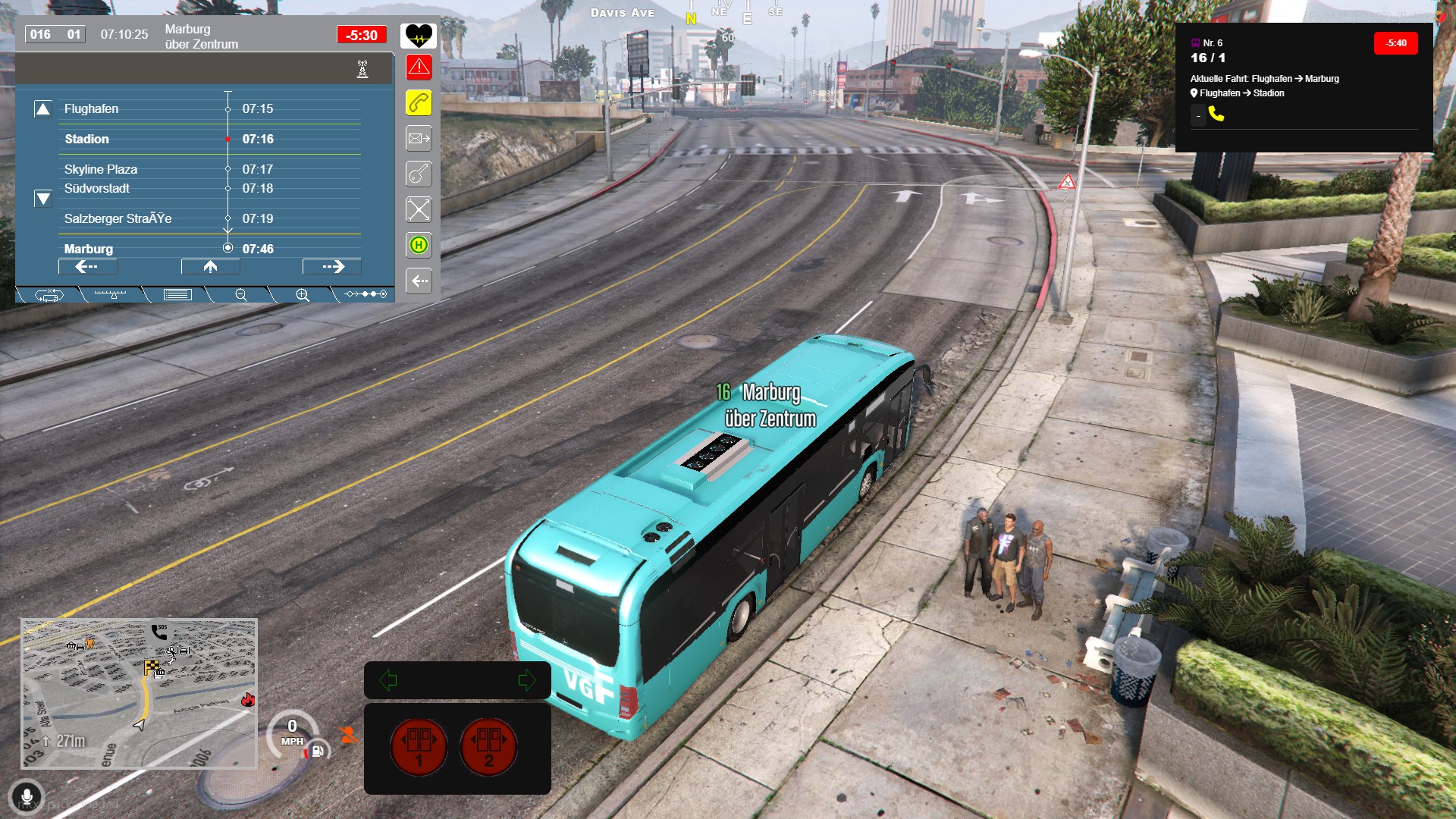Viewport: 1456px width, 819px height.
Task: Click the yellow phone call button
Action: point(419,103)
